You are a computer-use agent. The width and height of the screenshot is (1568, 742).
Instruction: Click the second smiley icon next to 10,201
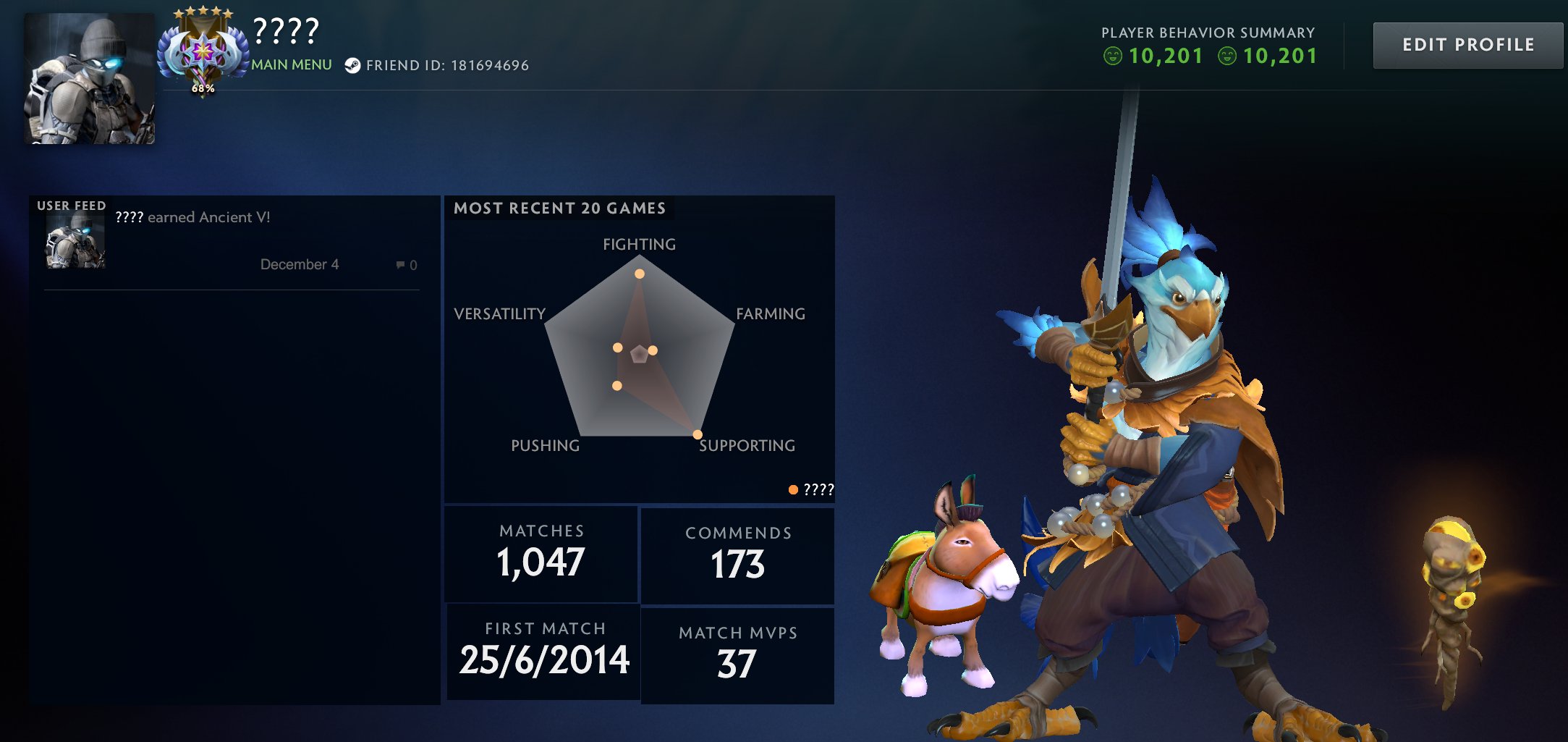tap(1229, 54)
